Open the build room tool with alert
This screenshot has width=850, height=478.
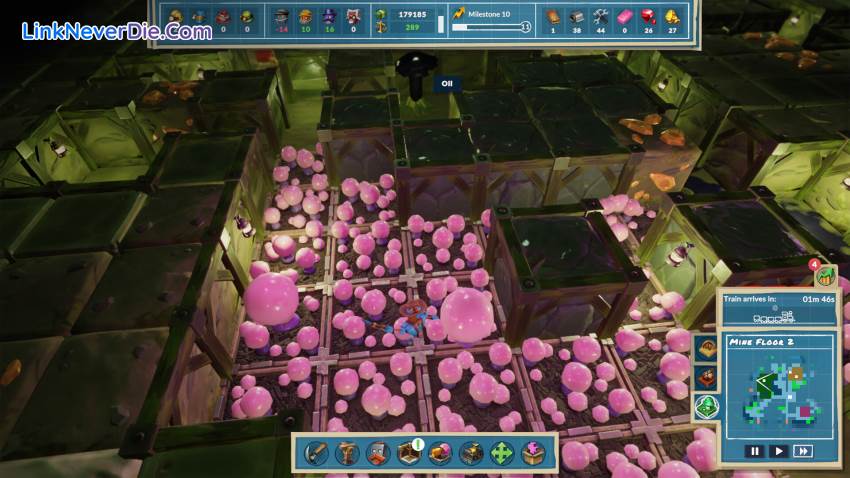coord(408,452)
